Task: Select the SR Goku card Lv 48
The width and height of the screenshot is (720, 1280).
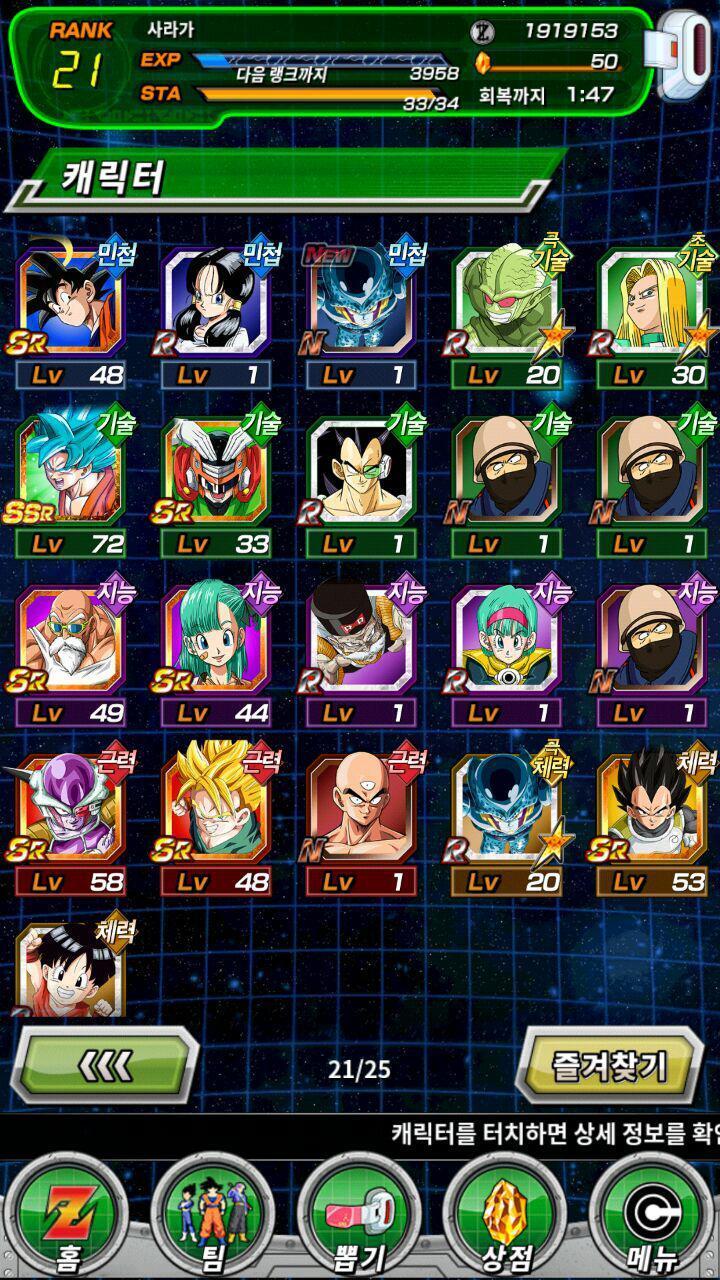Action: pyautogui.click(x=70, y=302)
